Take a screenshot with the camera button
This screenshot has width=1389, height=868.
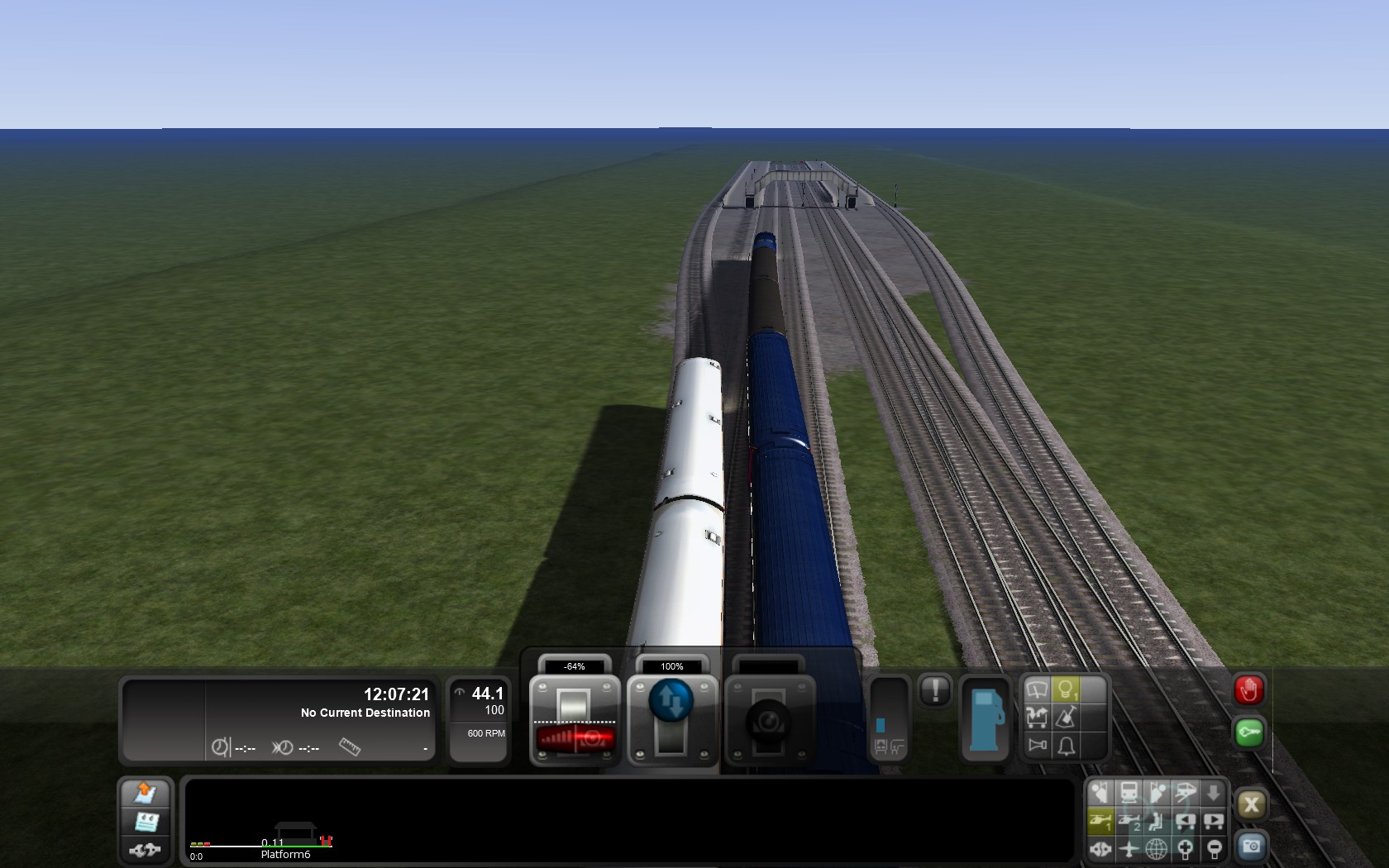point(1251,847)
